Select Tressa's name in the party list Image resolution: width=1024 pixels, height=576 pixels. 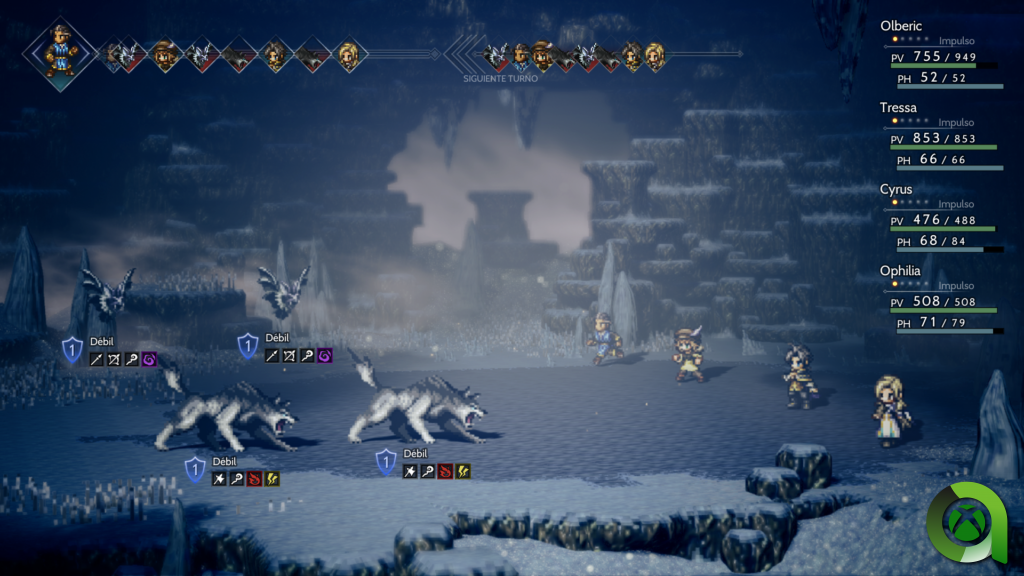[898, 108]
